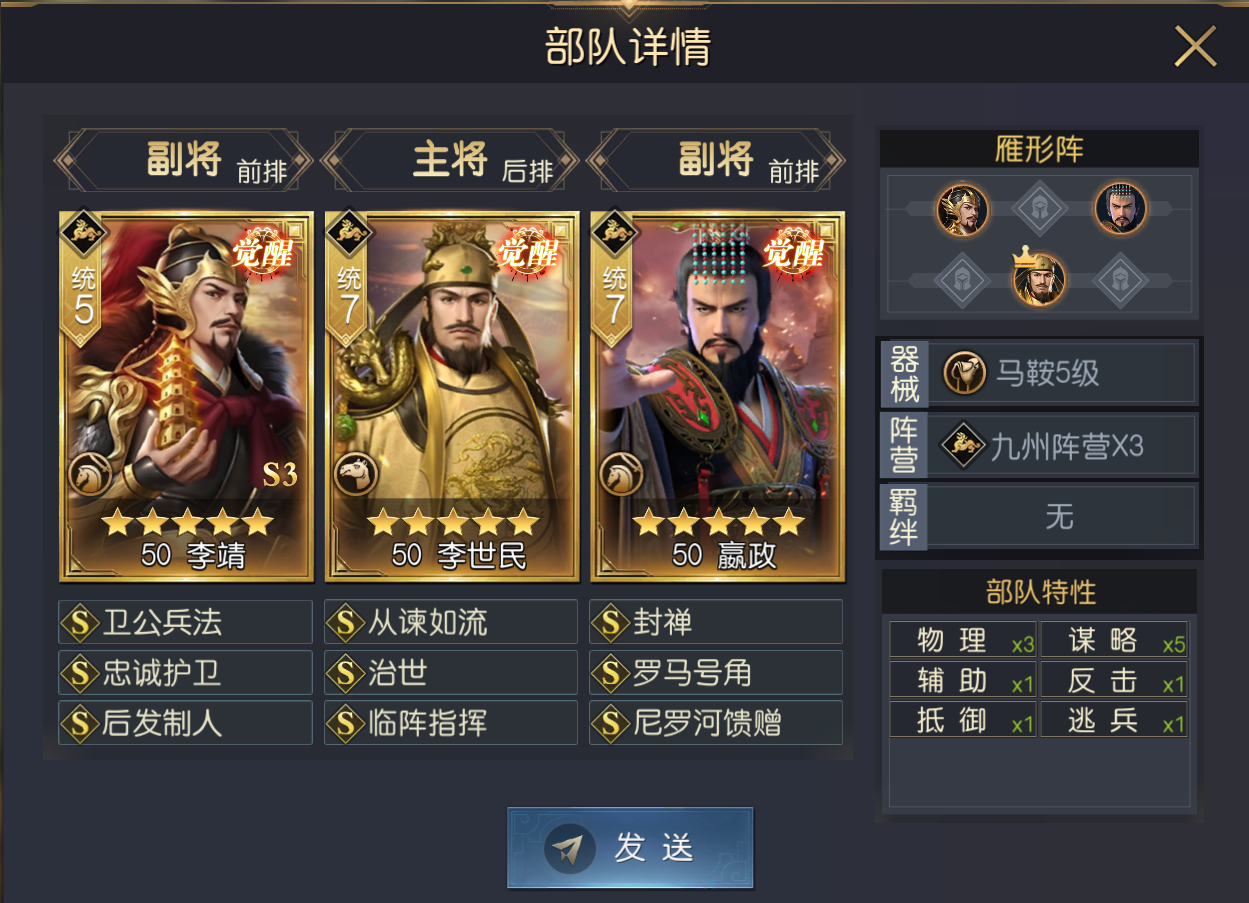The image size is (1249, 903).
Task: Show the 物理 troop trait
Action: pyautogui.click(x=962, y=641)
